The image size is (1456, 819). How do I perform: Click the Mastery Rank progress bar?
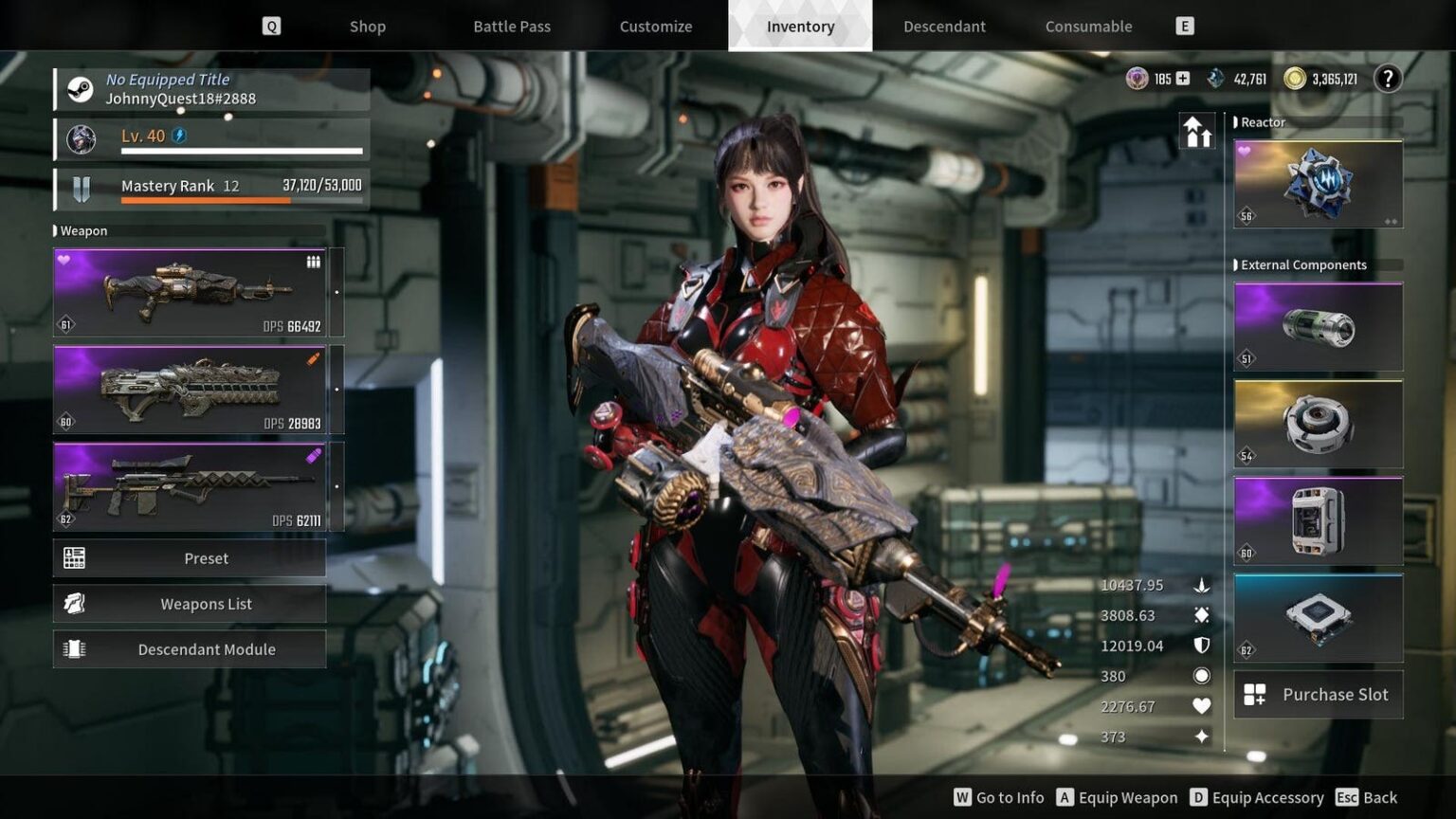point(242,200)
